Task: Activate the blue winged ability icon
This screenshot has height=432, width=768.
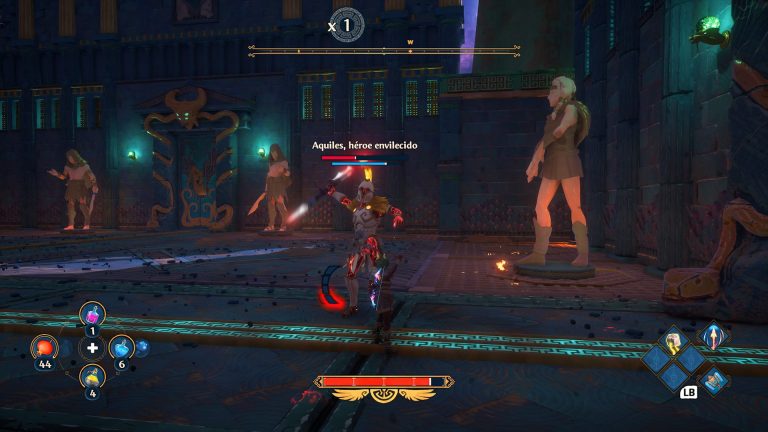Action: tap(714, 380)
